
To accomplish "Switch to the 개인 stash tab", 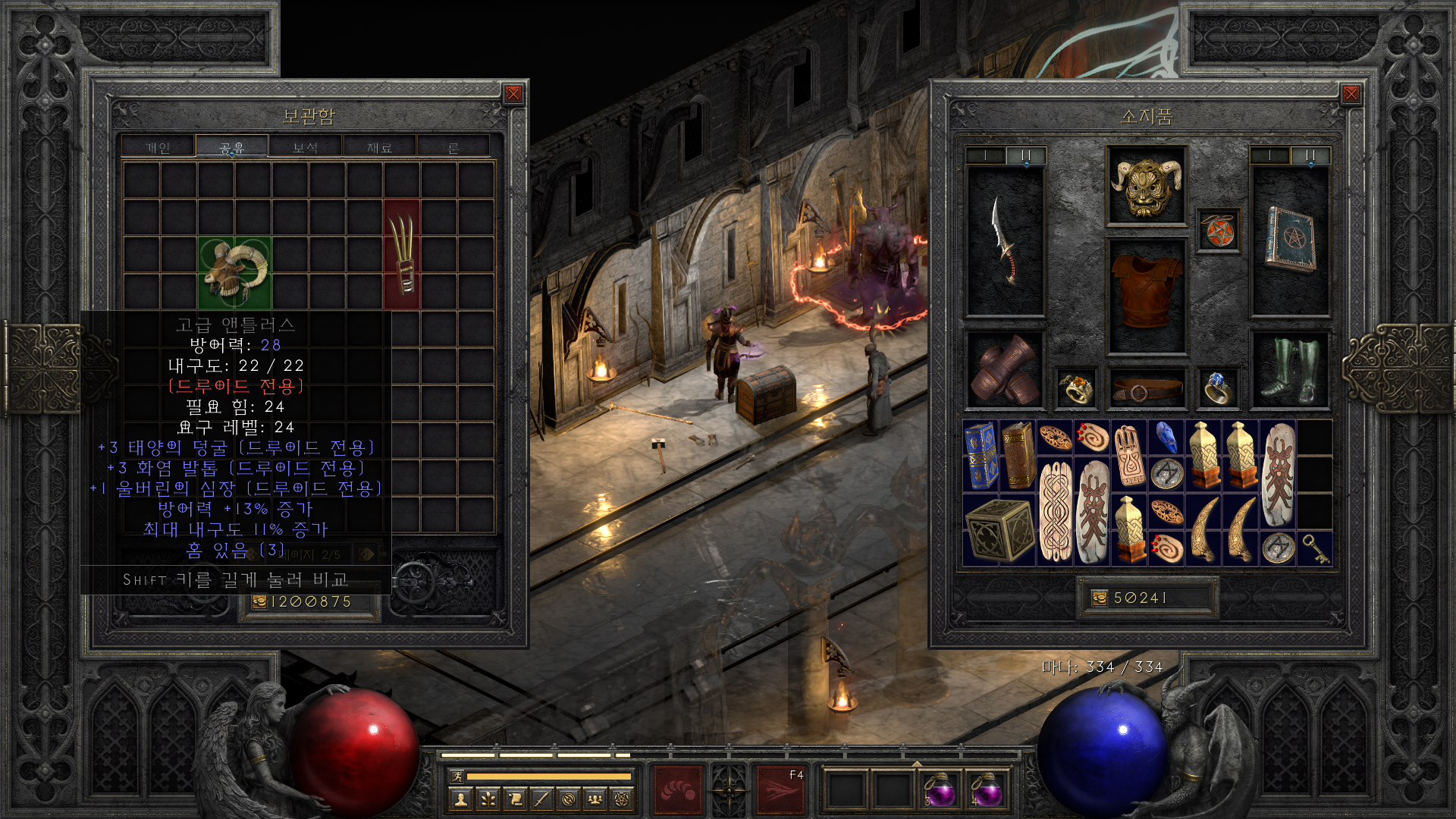I will (158, 147).
